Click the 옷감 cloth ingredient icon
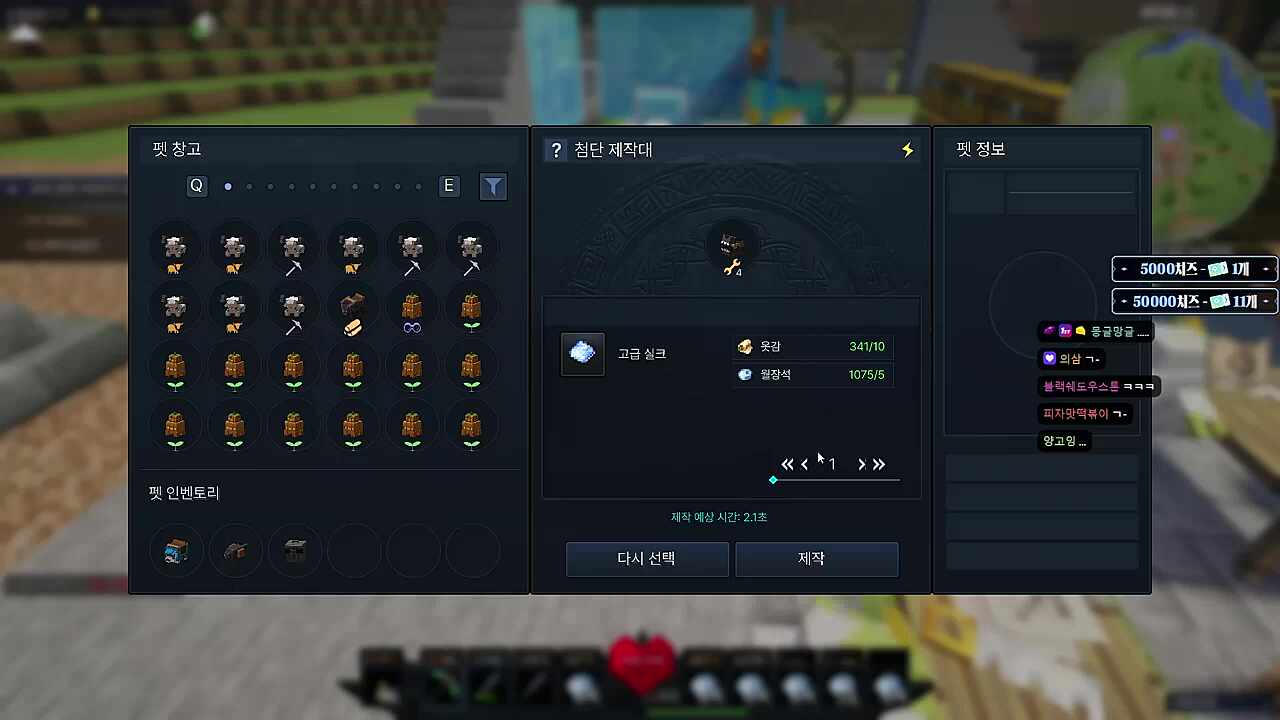 click(x=745, y=346)
